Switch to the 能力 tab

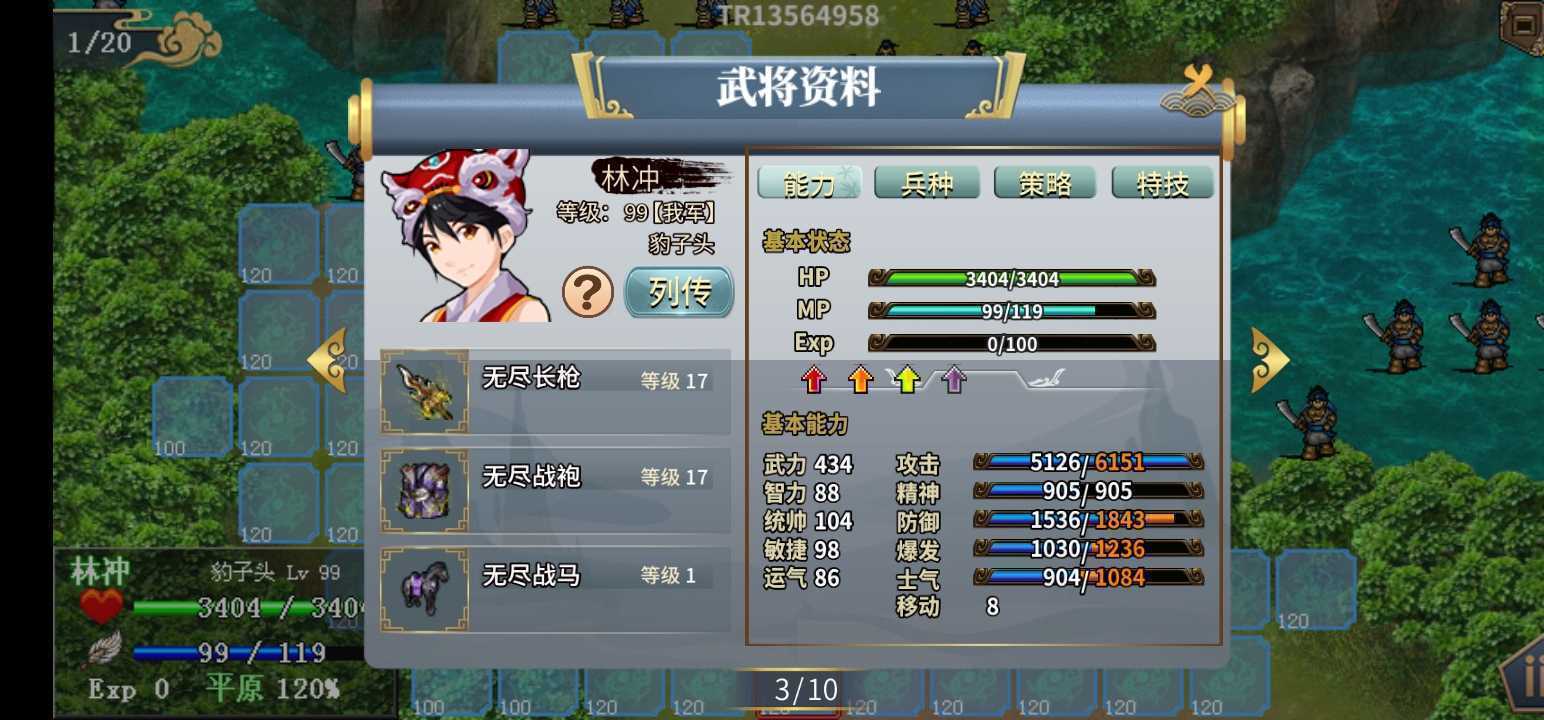pyautogui.click(x=808, y=183)
